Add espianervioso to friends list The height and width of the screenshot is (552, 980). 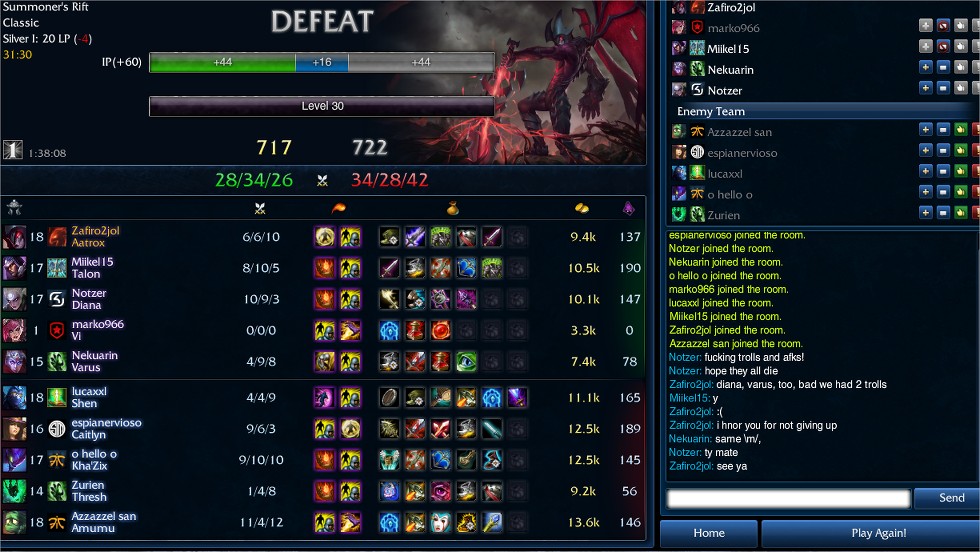[925, 151]
